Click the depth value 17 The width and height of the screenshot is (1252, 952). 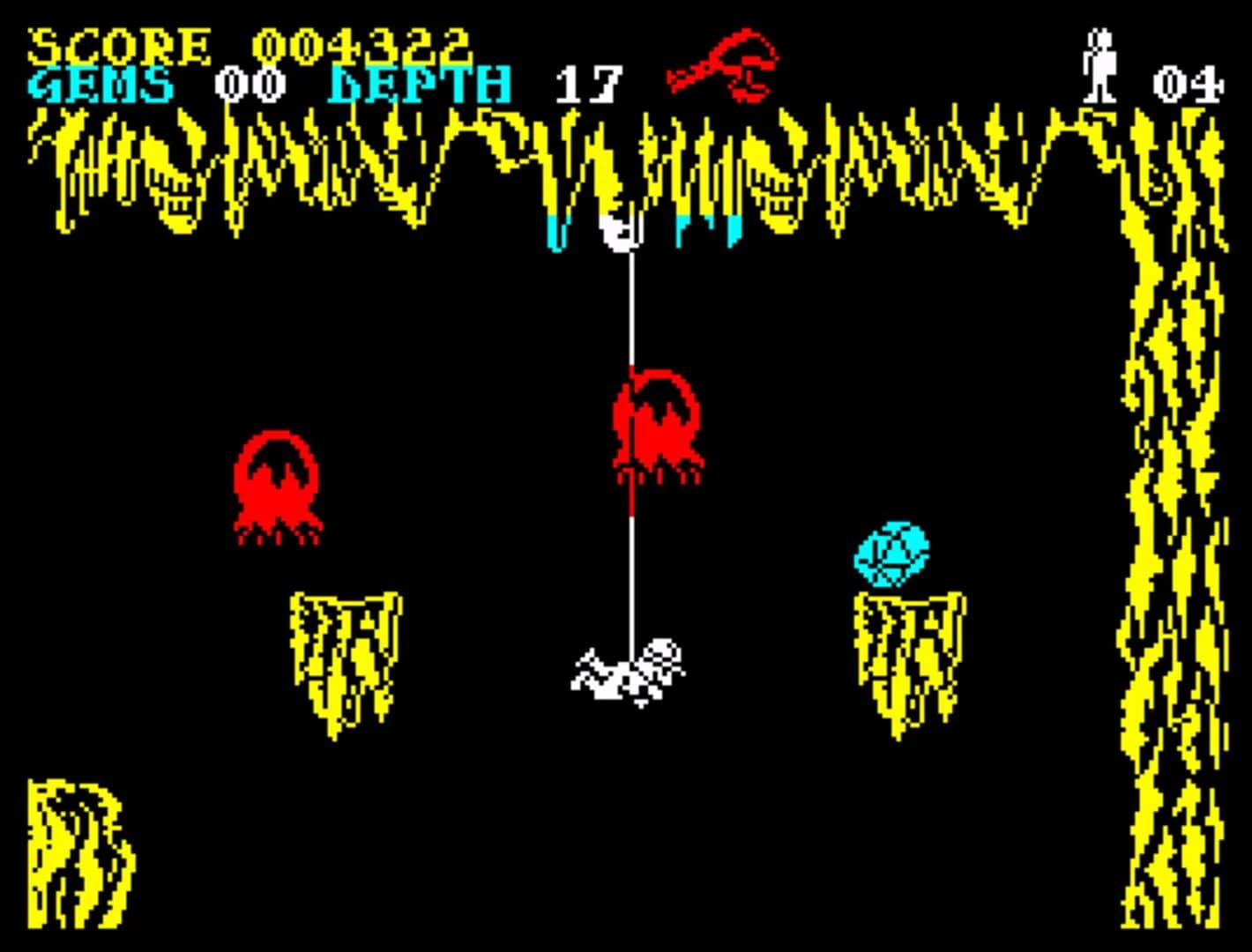pos(589,82)
